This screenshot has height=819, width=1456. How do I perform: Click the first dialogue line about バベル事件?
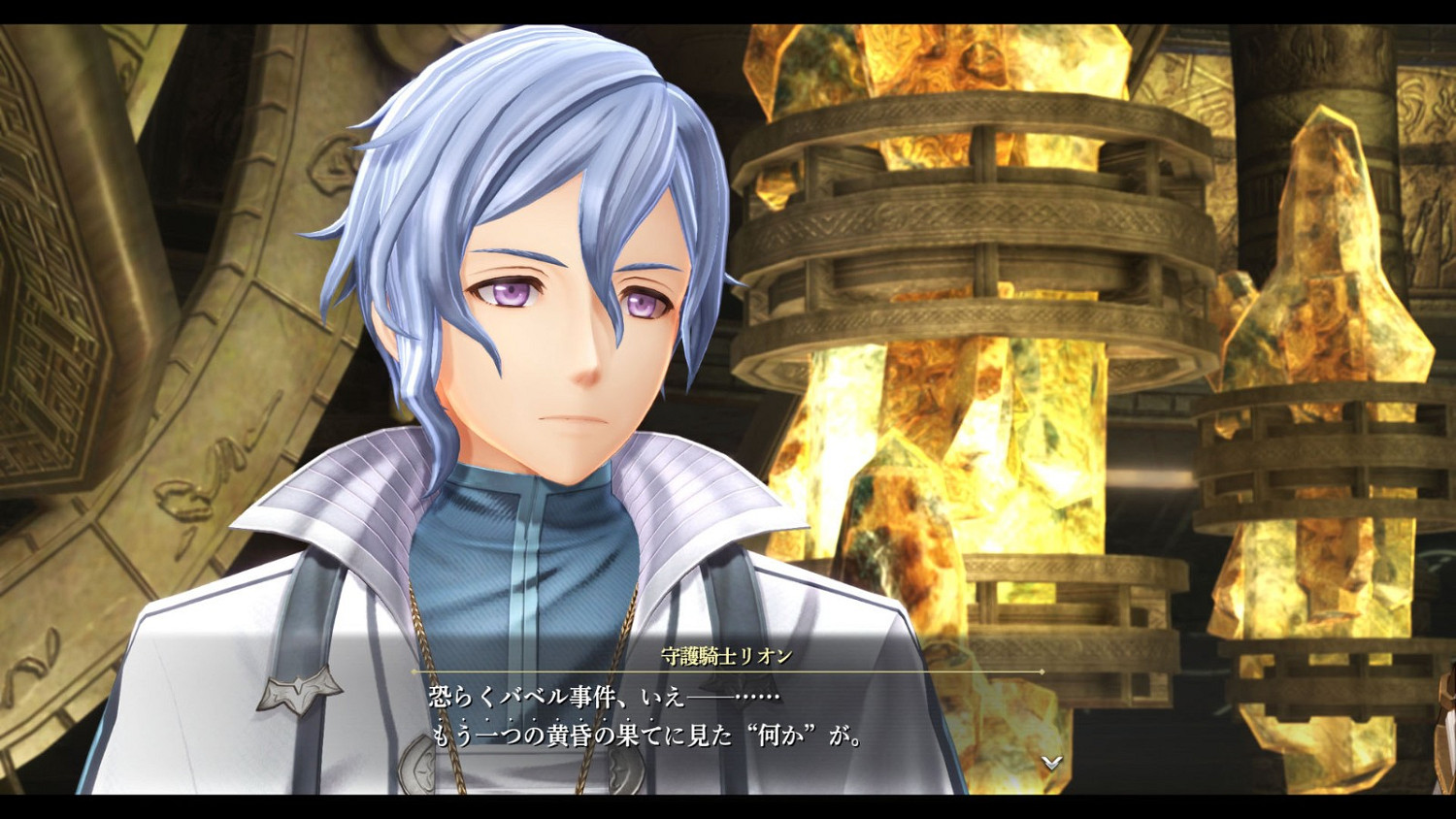click(x=602, y=695)
